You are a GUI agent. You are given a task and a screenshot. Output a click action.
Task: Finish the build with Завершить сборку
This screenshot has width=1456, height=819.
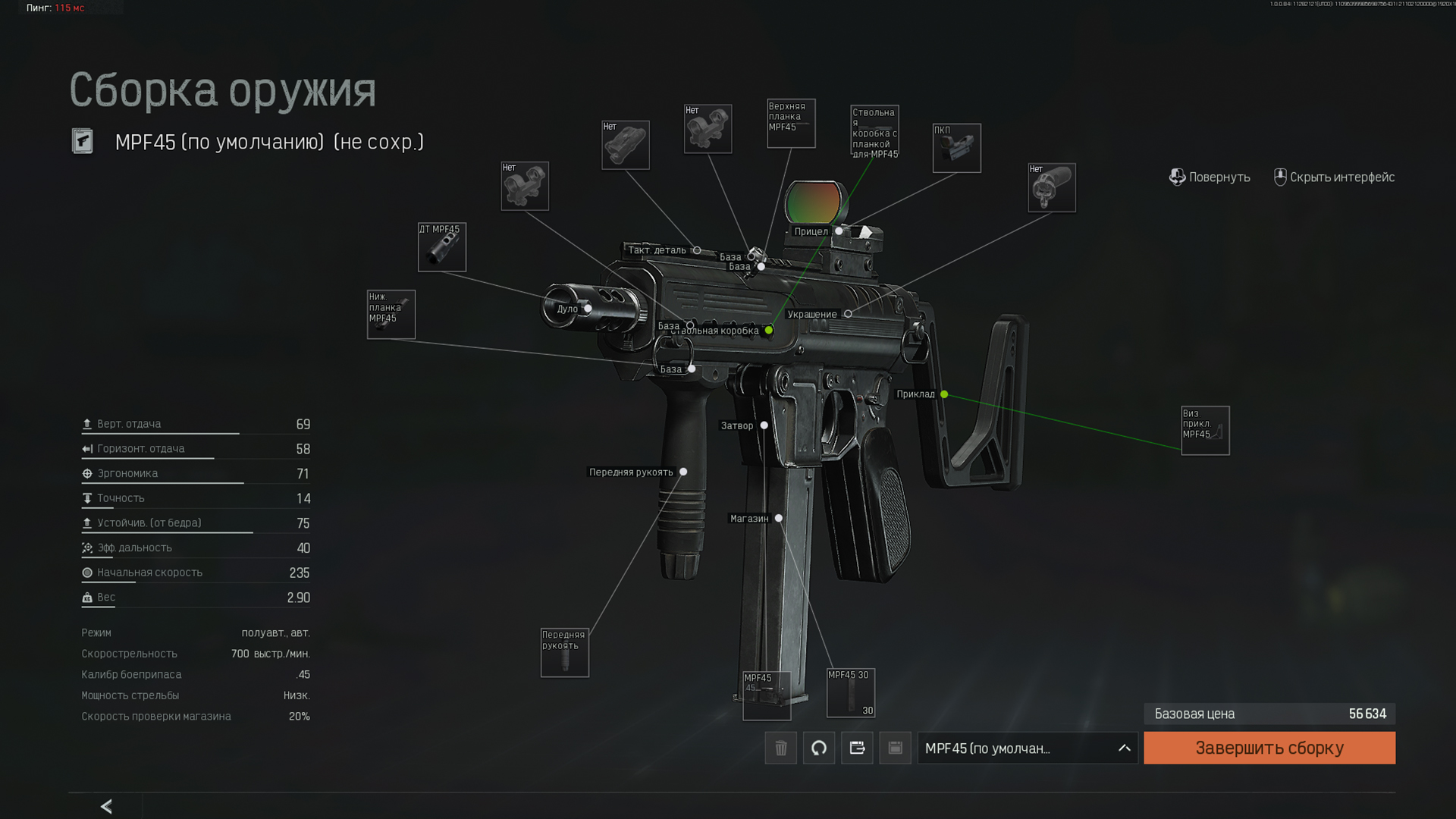pos(1269,748)
